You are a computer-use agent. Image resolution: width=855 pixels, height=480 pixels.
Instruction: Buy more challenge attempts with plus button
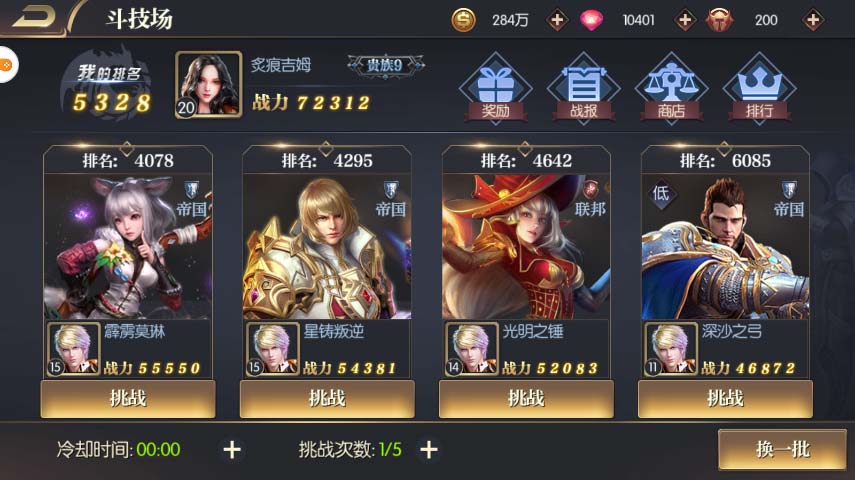click(429, 450)
